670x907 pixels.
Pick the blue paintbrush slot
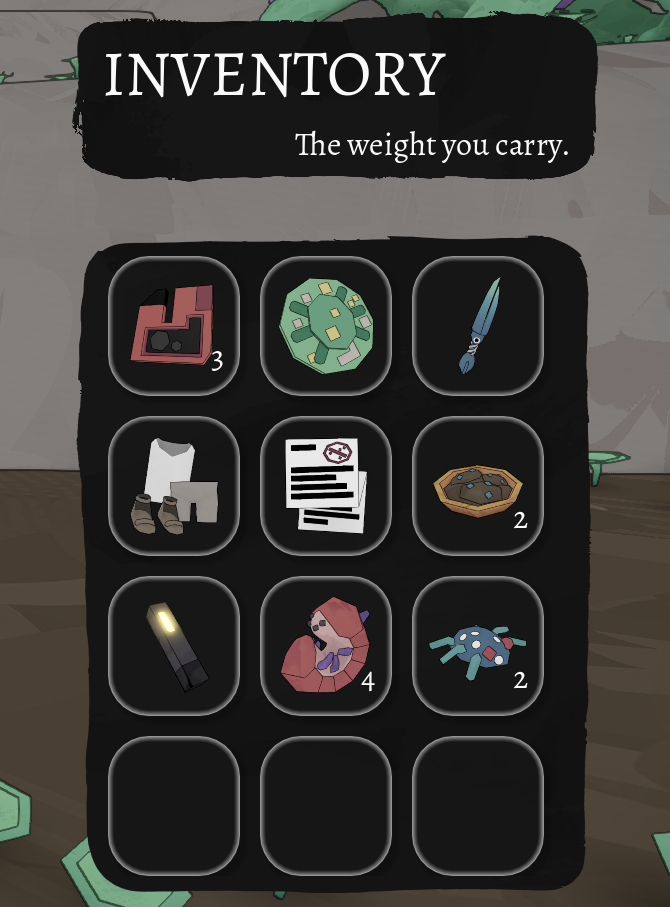478,326
